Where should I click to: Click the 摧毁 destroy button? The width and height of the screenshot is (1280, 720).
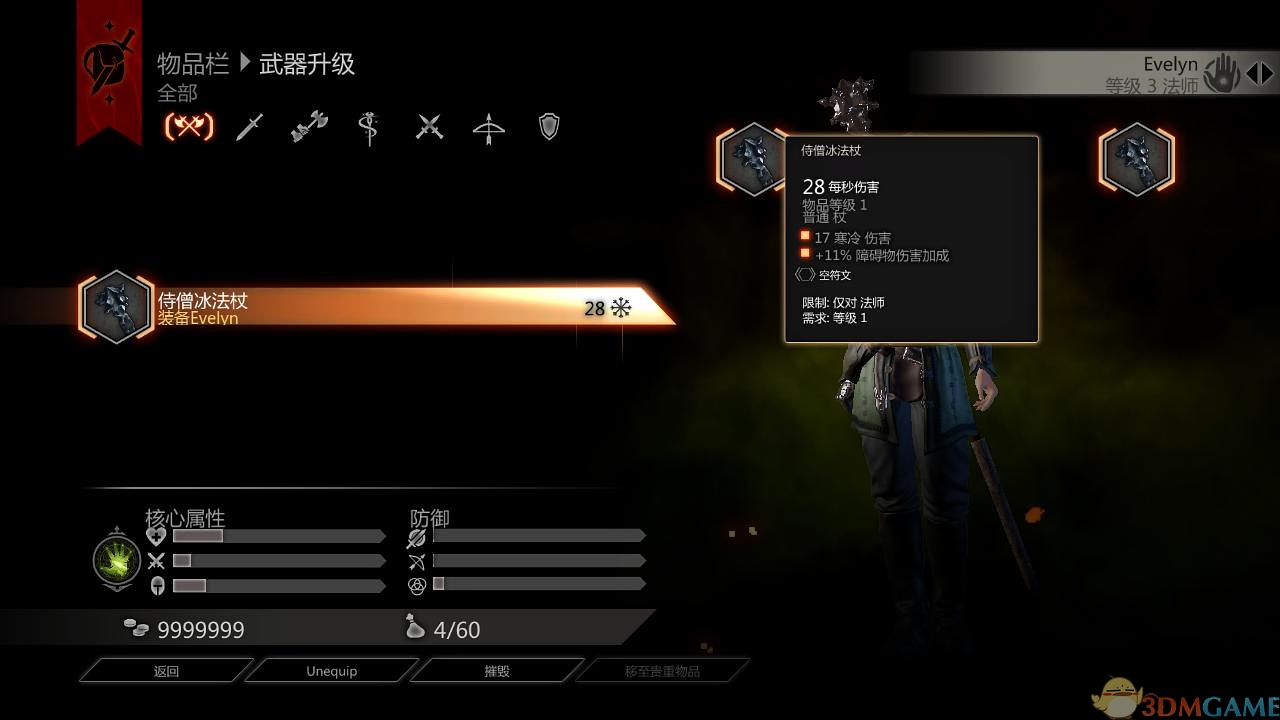pyautogui.click(x=497, y=670)
